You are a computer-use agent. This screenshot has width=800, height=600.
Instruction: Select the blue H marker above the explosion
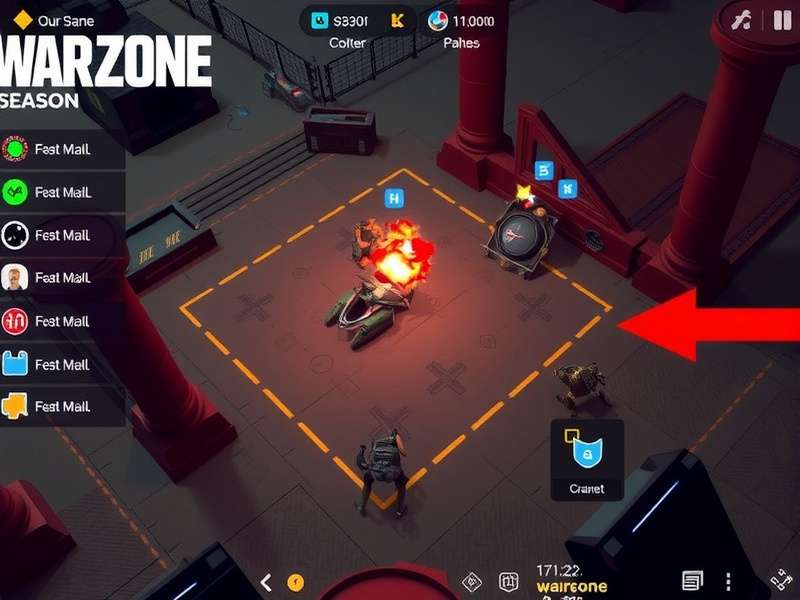[394, 199]
